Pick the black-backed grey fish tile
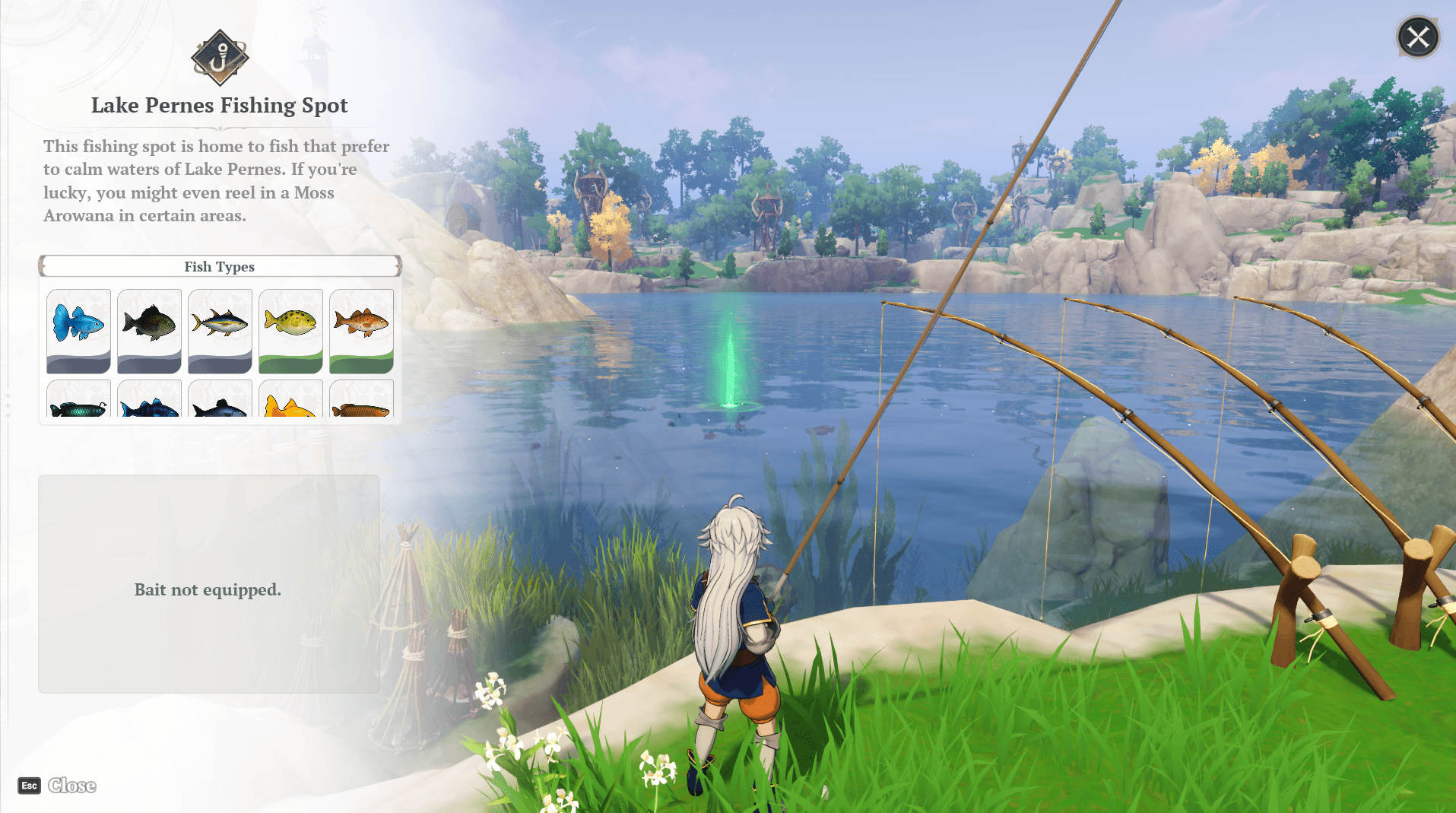 [x=220, y=400]
